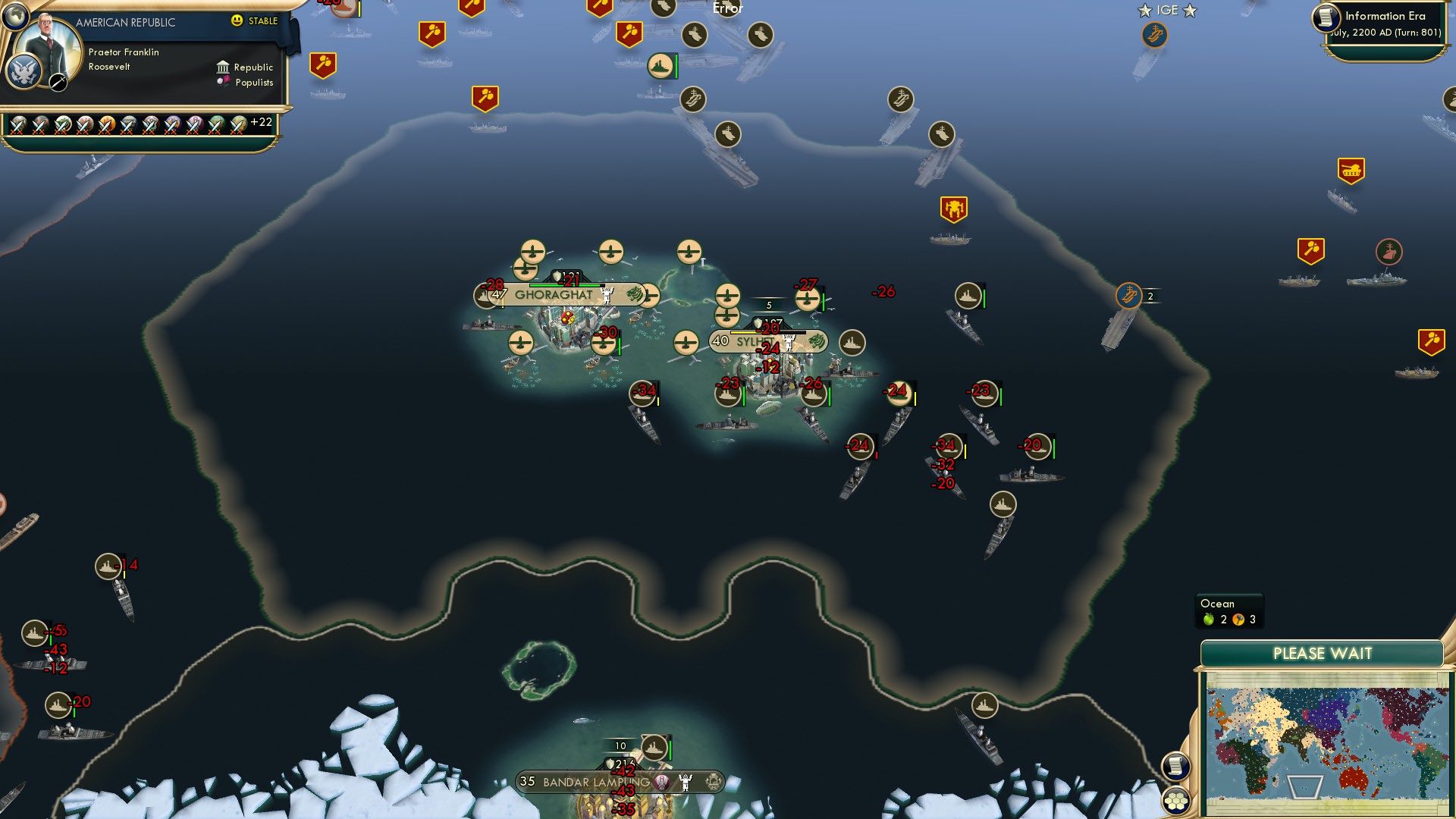Select the Sylhet city banner
Screen dimensions: 1456x819
click(752, 341)
